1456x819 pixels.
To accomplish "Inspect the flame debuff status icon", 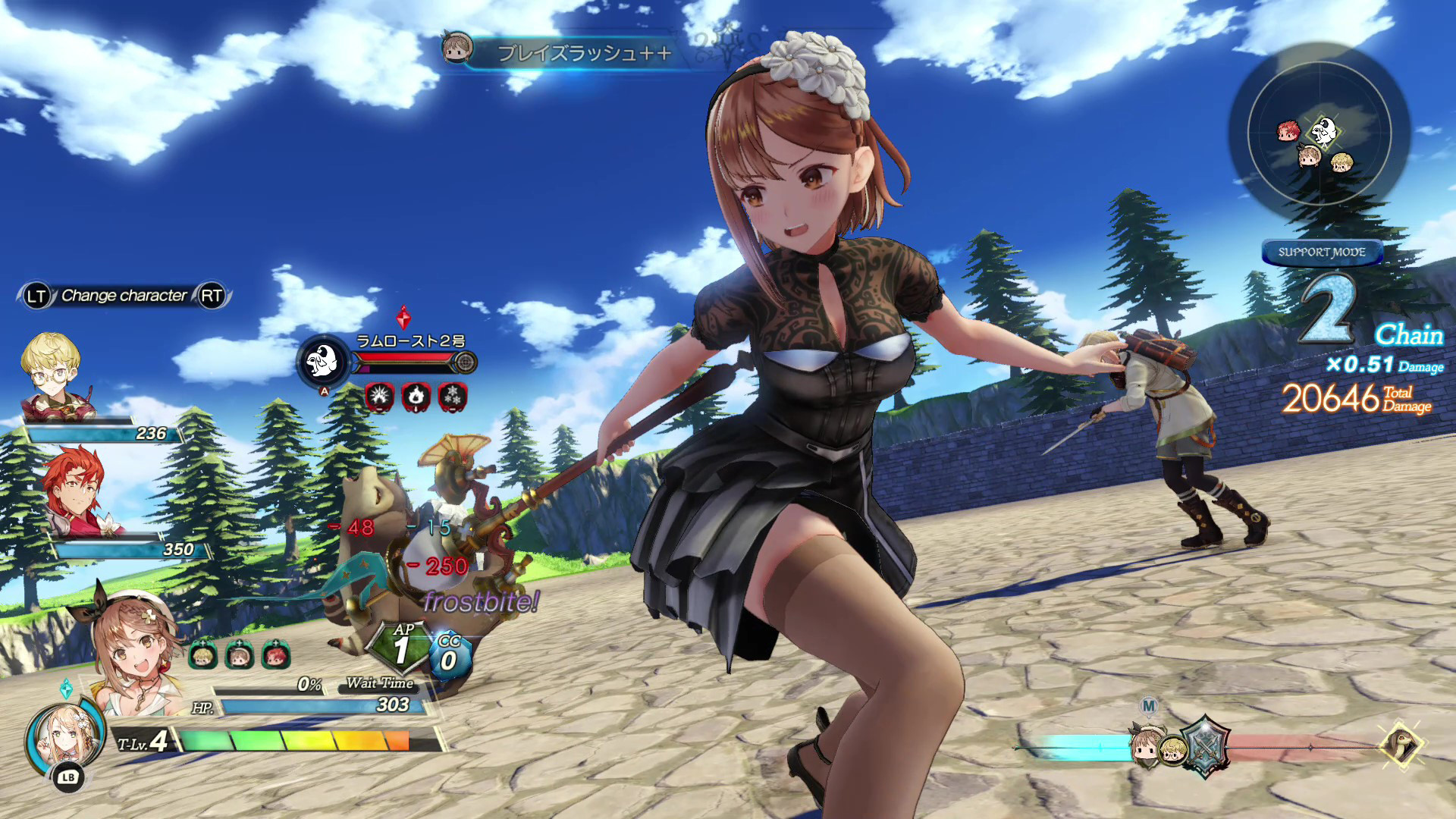I will coord(416,397).
